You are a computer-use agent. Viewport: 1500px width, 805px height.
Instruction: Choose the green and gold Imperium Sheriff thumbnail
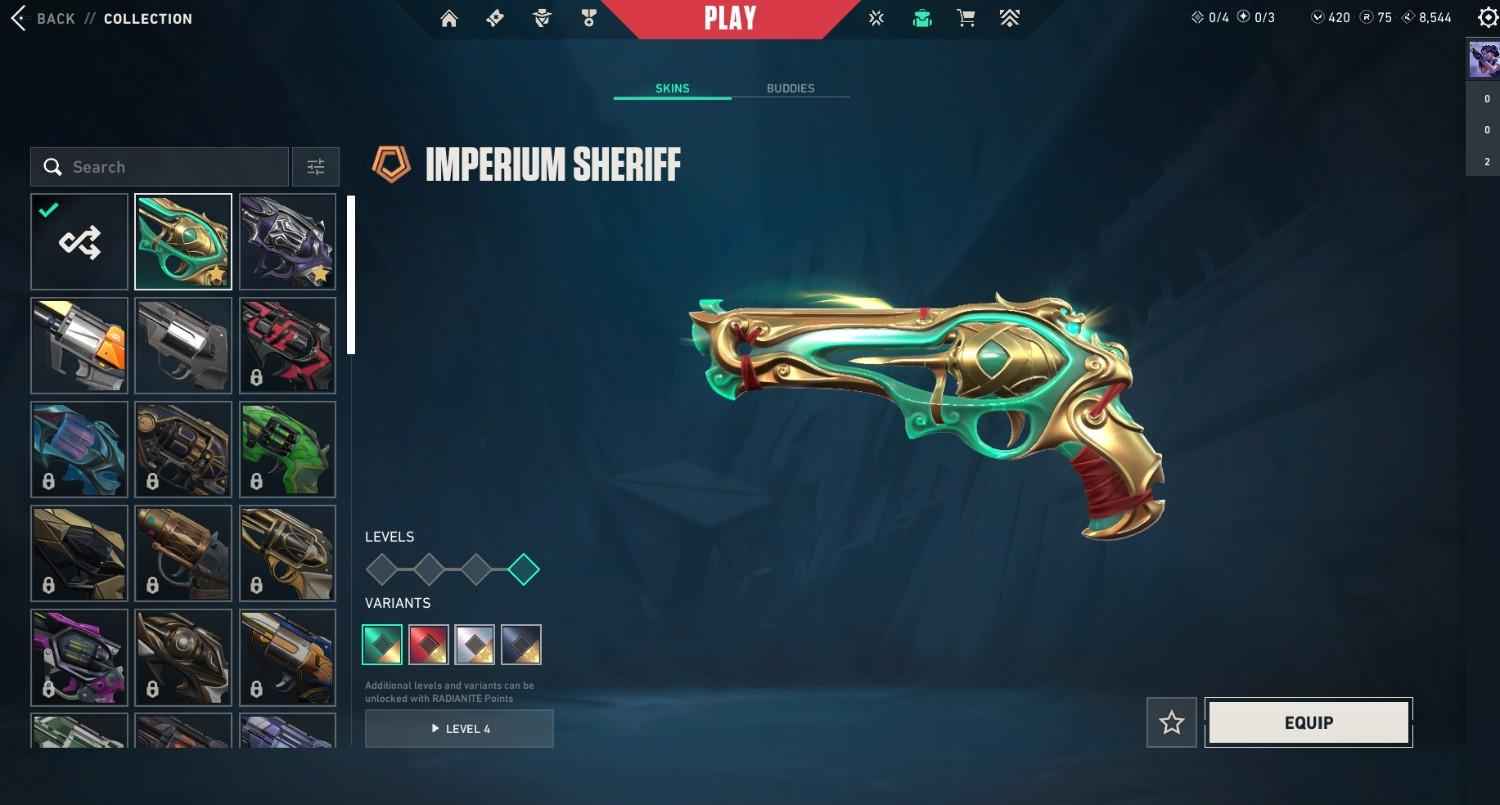click(184, 242)
